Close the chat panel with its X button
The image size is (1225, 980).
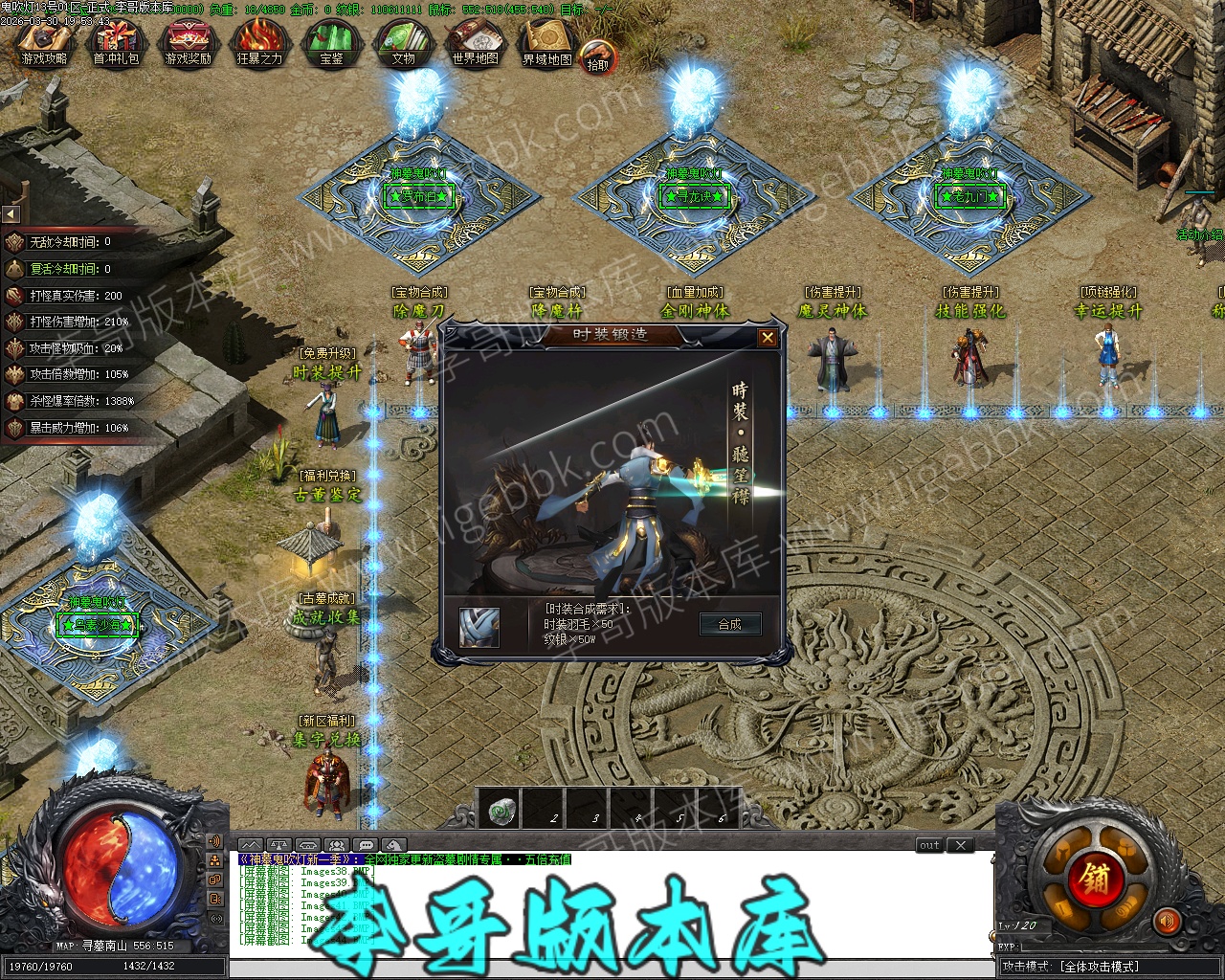click(x=960, y=845)
